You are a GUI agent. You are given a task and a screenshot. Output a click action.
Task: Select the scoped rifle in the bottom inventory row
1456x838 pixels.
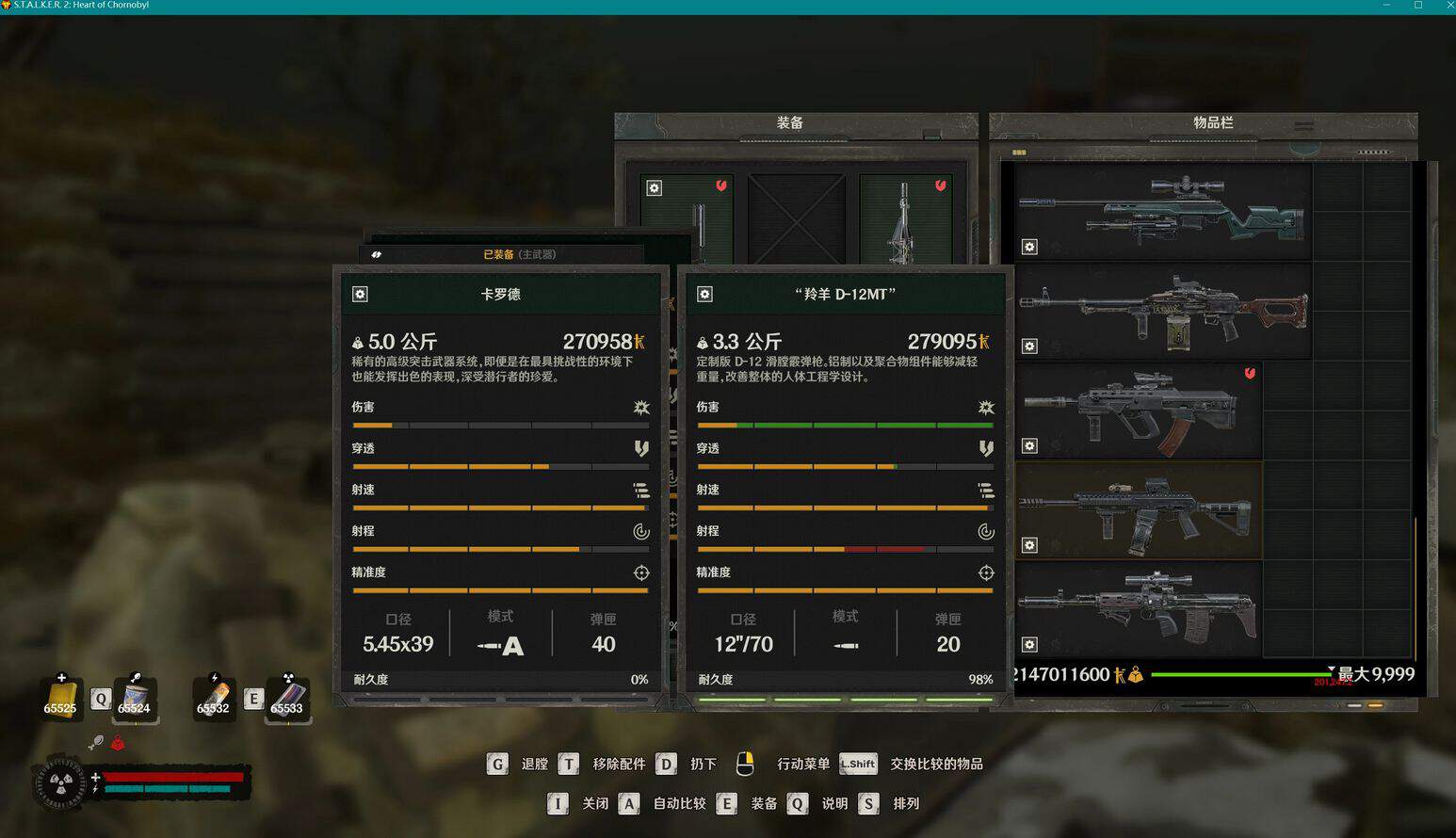[x=1140, y=609]
